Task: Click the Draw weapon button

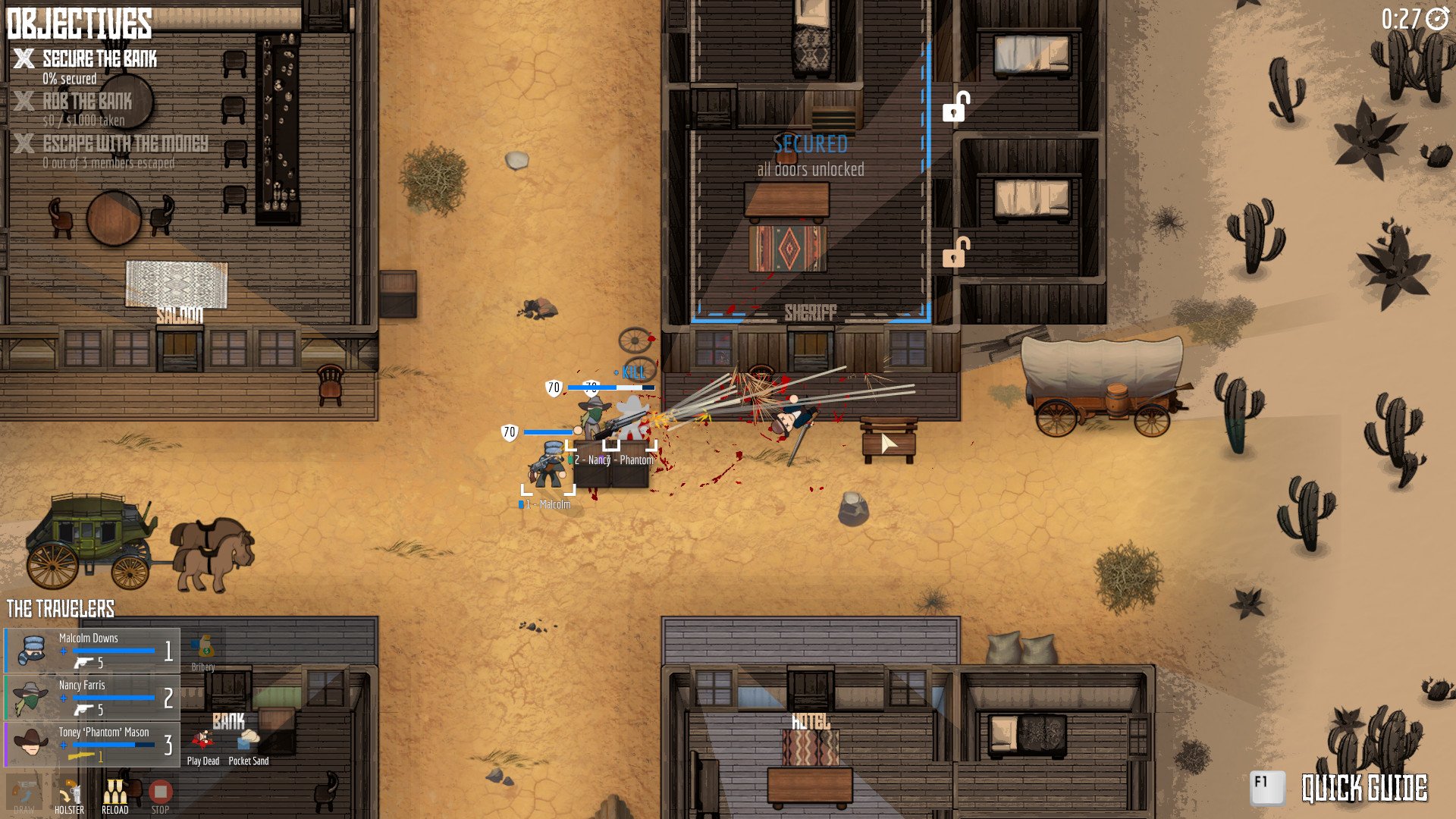Action: 24,794
